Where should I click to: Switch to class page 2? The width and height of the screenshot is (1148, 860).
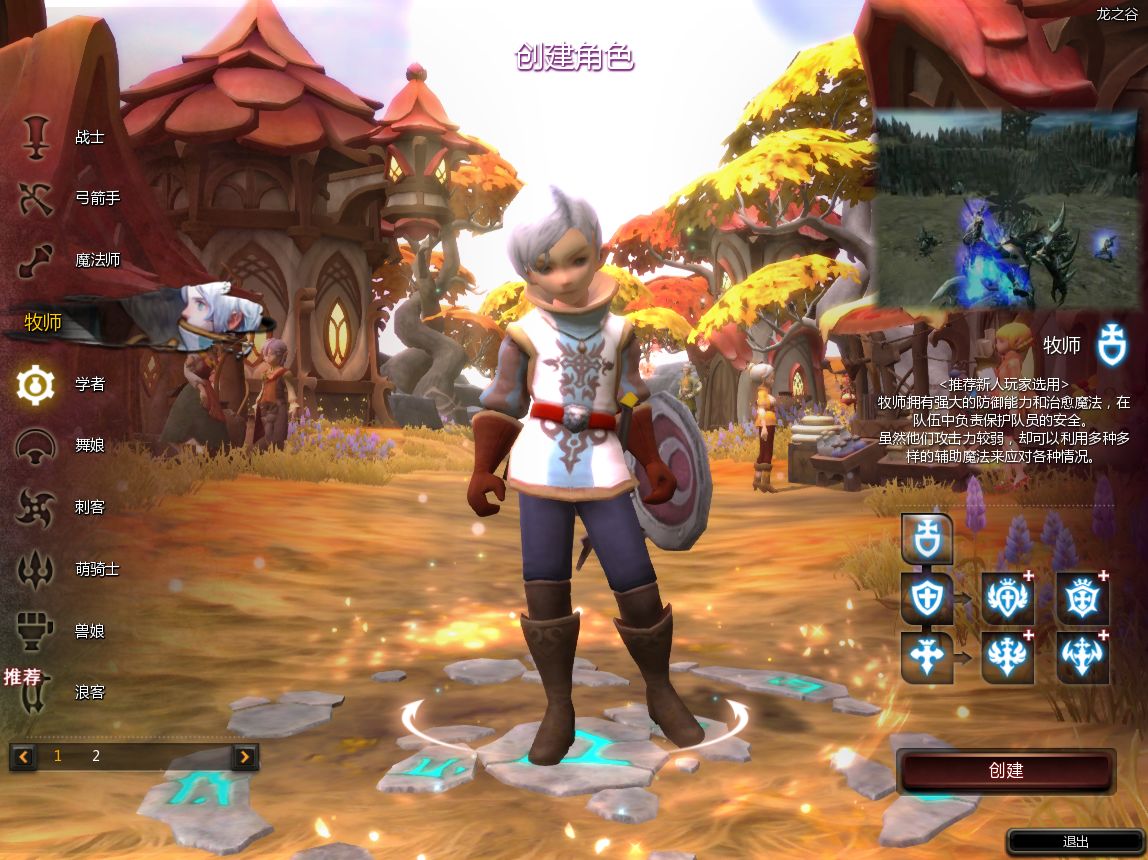96,756
